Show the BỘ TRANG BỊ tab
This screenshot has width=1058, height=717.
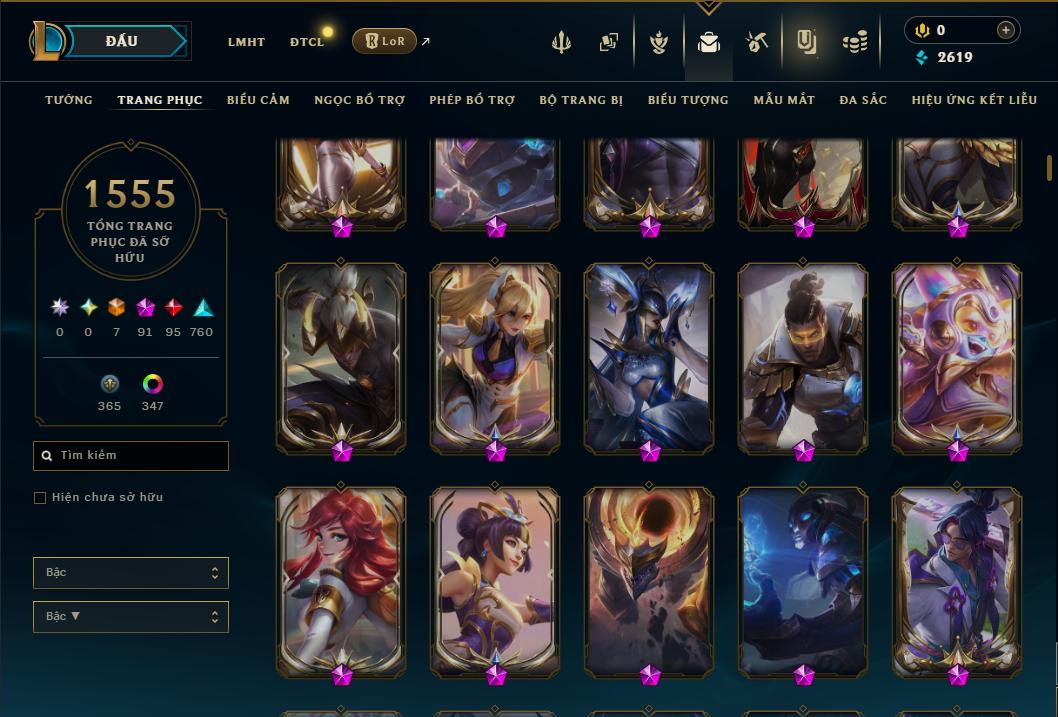pos(581,100)
